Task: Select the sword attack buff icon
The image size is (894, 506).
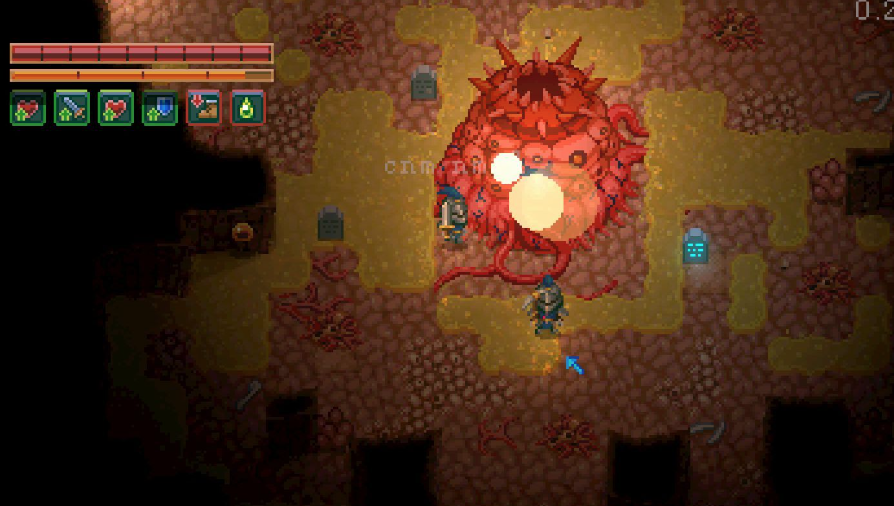Action: [x=72, y=108]
